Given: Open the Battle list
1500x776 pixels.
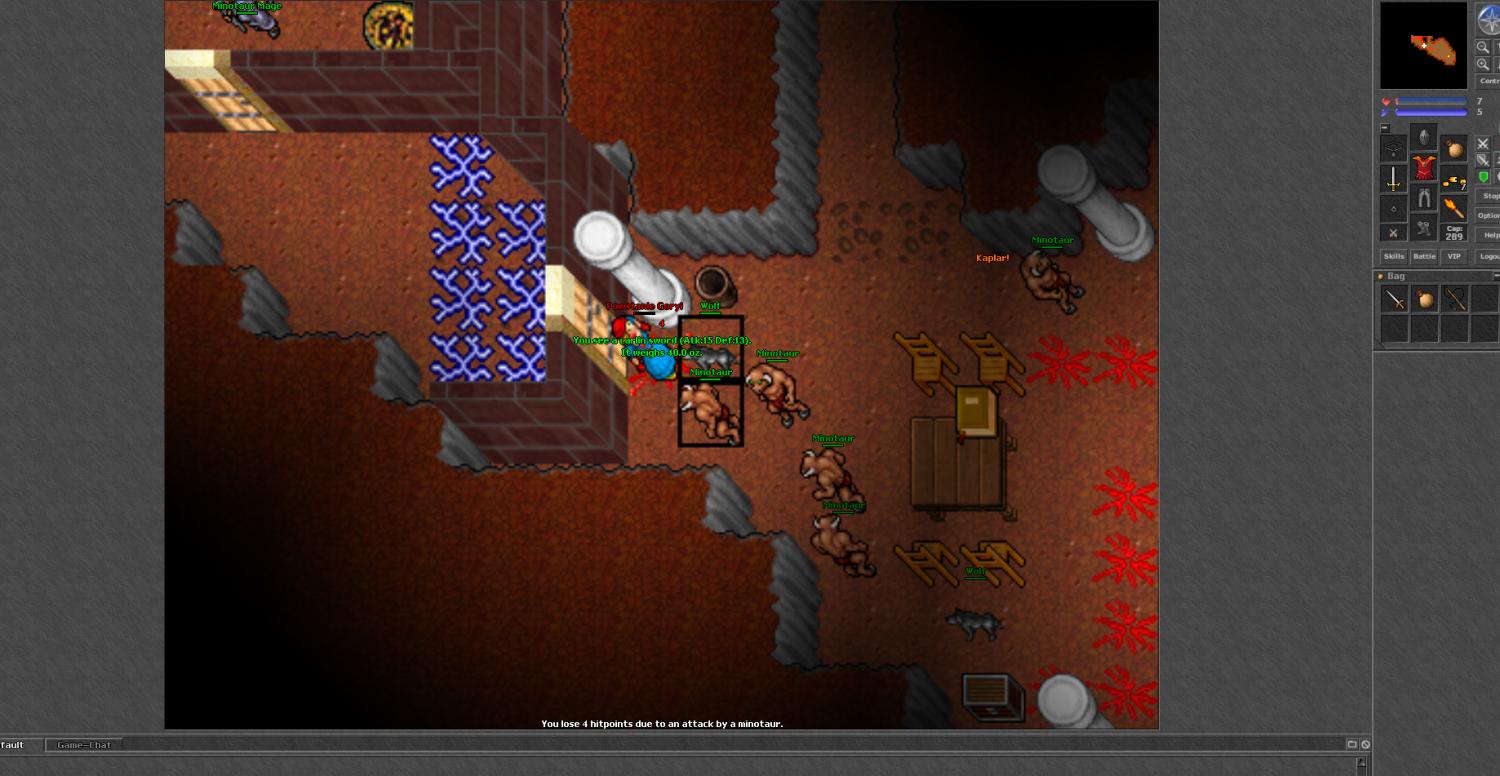Looking at the screenshot, I should tap(1424, 257).
